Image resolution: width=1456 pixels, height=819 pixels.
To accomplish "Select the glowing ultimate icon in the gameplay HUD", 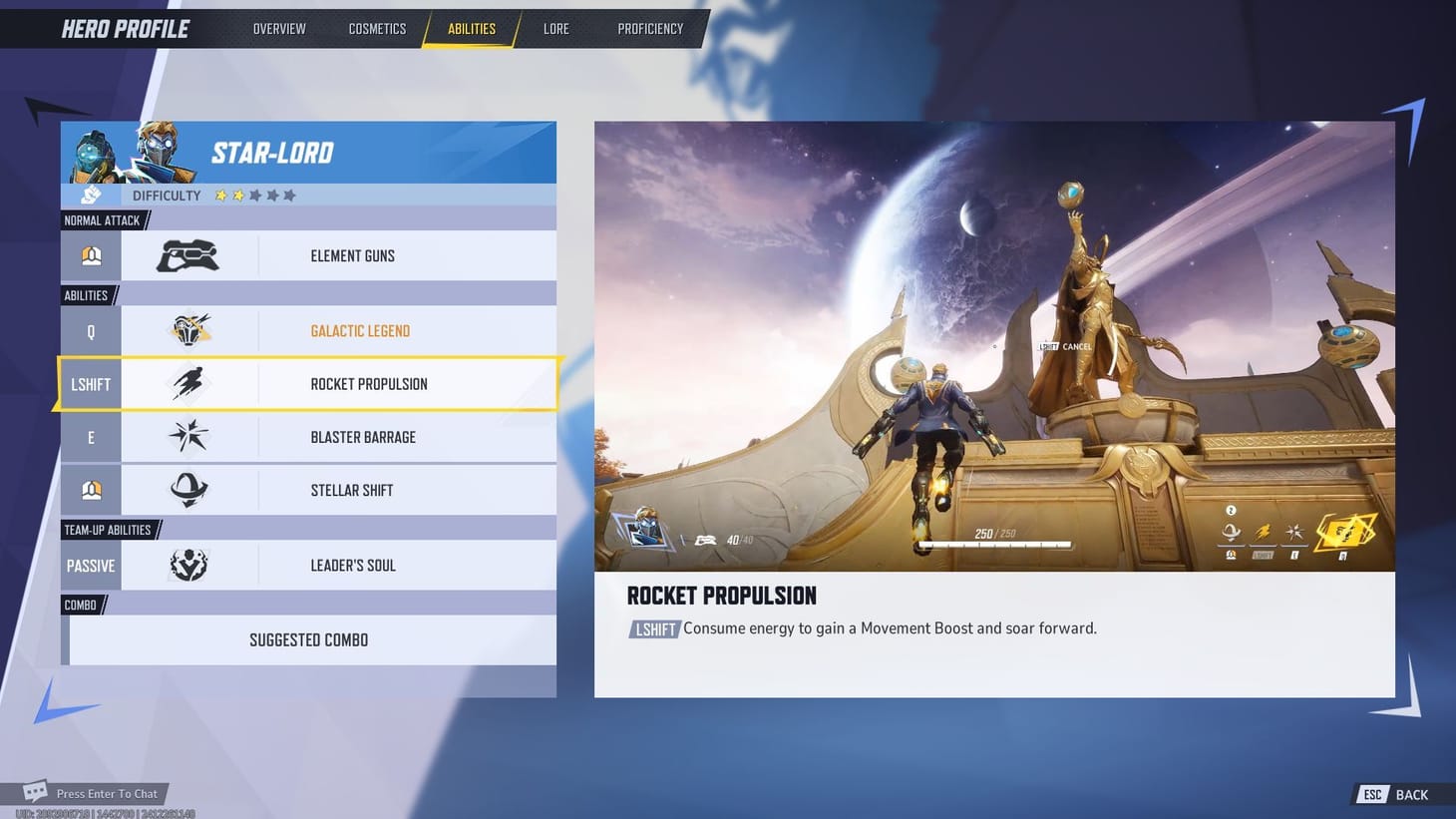I will 1341,534.
